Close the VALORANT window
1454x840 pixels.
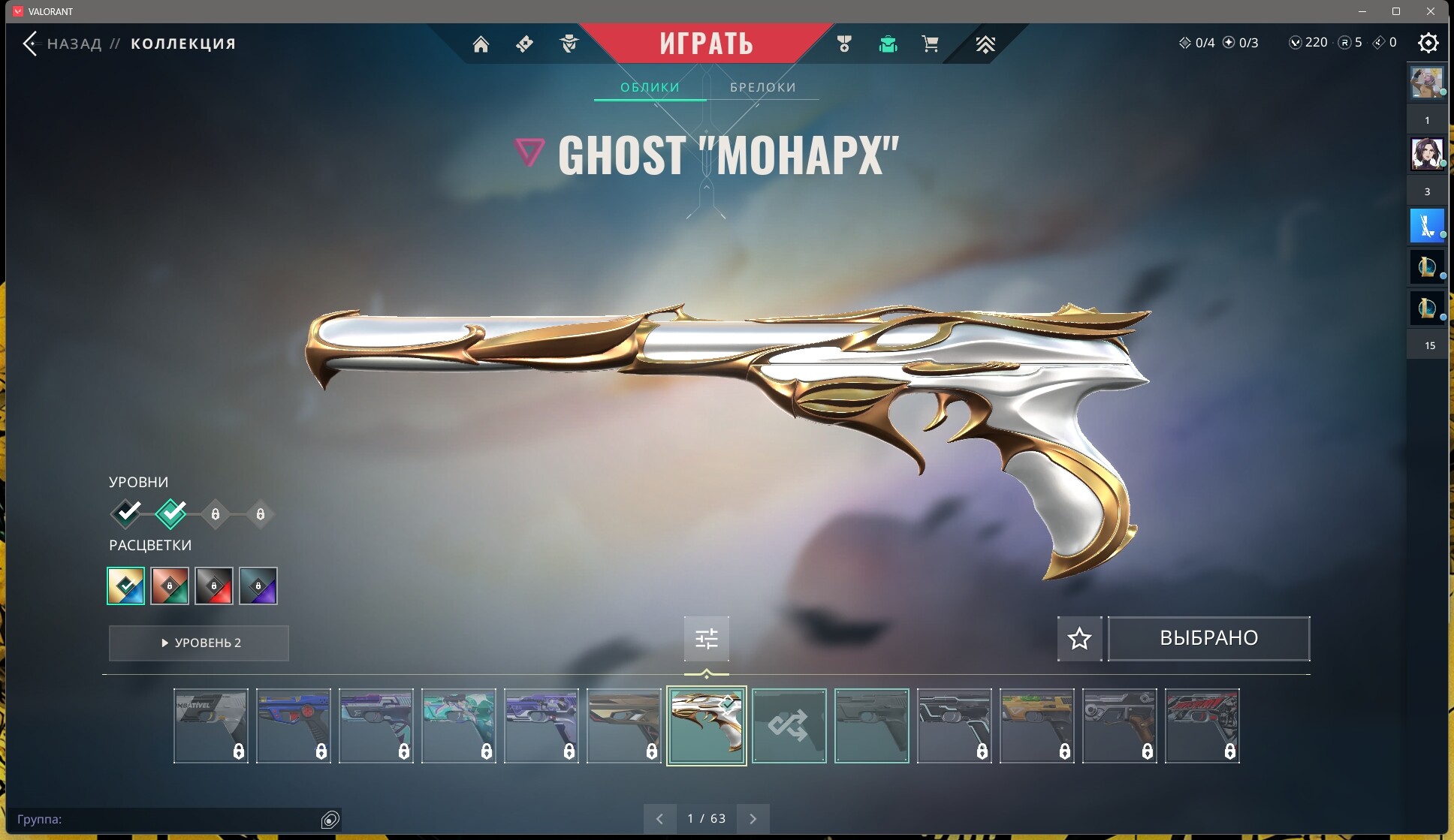[1431, 11]
